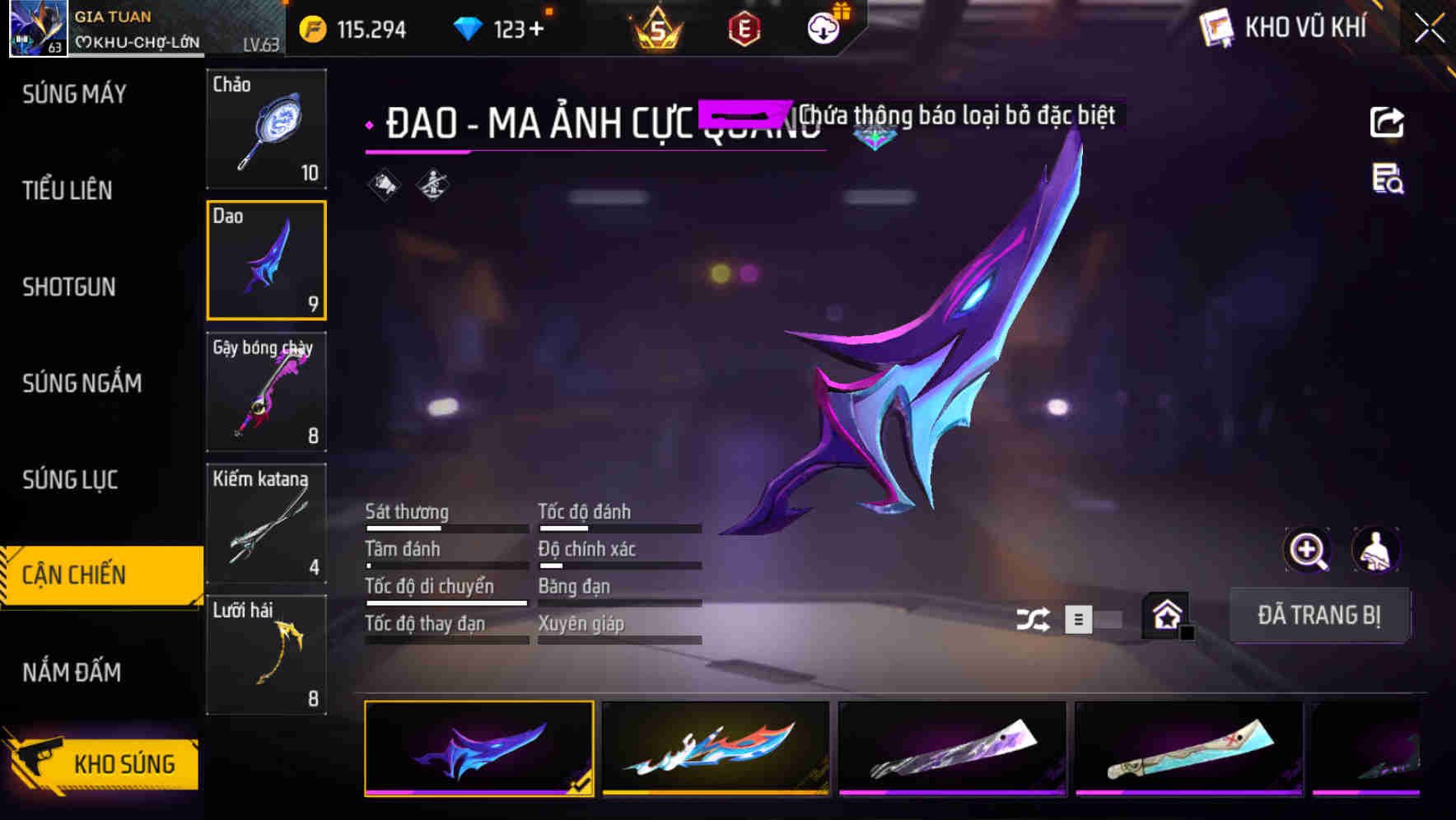Click the shuffle skins icon near the toggle
Viewport: 1456px width, 820px height.
pos(1034,617)
